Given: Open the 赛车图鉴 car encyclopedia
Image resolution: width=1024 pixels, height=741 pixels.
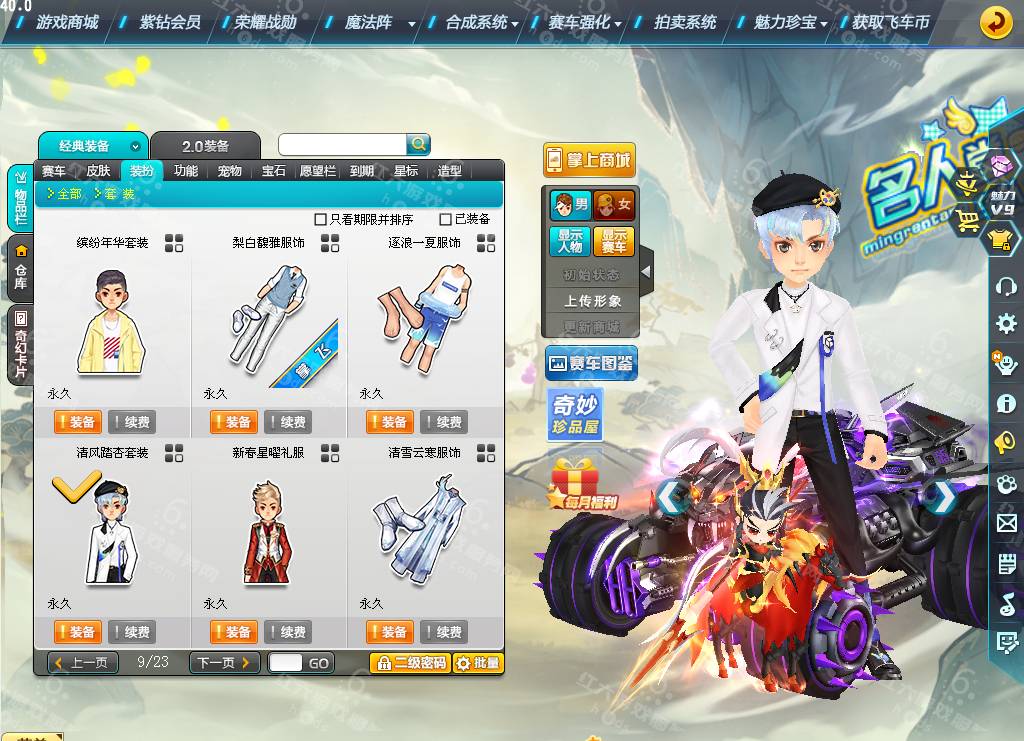Looking at the screenshot, I should point(591,364).
